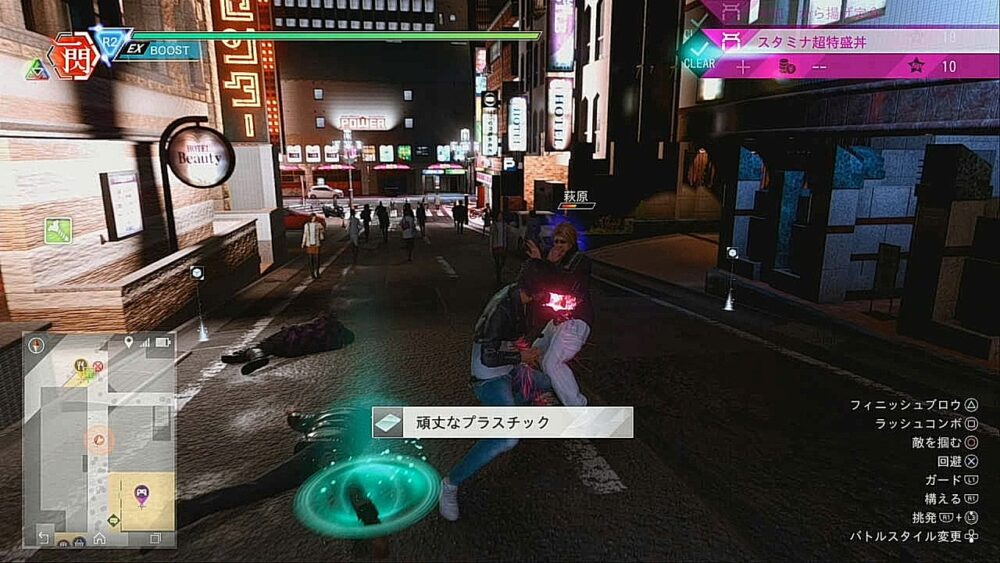Screen dimensions: 1000x563
Task: Click the player position arrow on the minimap
Action: point(98,438)
